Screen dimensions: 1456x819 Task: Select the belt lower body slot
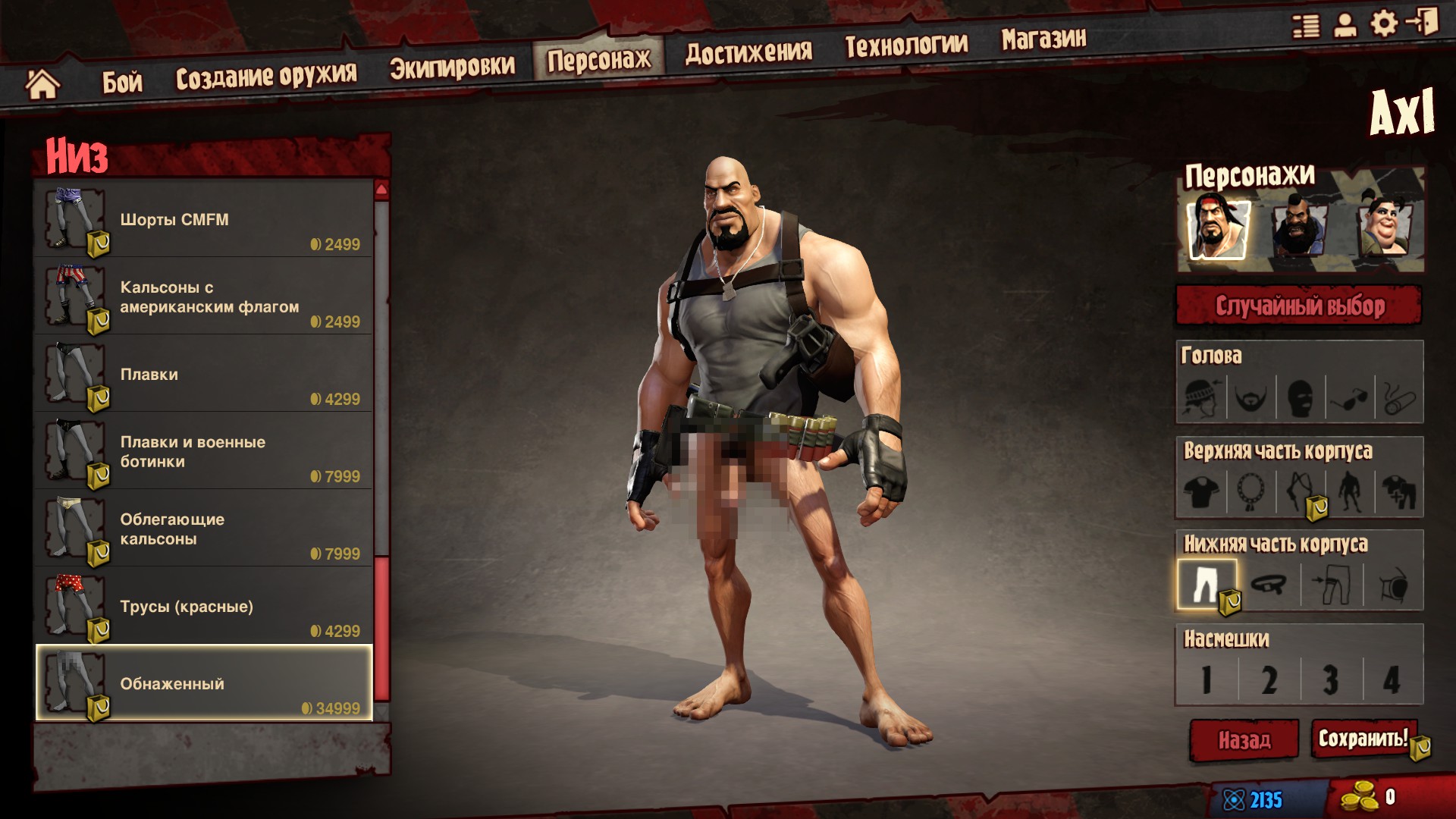tap(1269, 585)
